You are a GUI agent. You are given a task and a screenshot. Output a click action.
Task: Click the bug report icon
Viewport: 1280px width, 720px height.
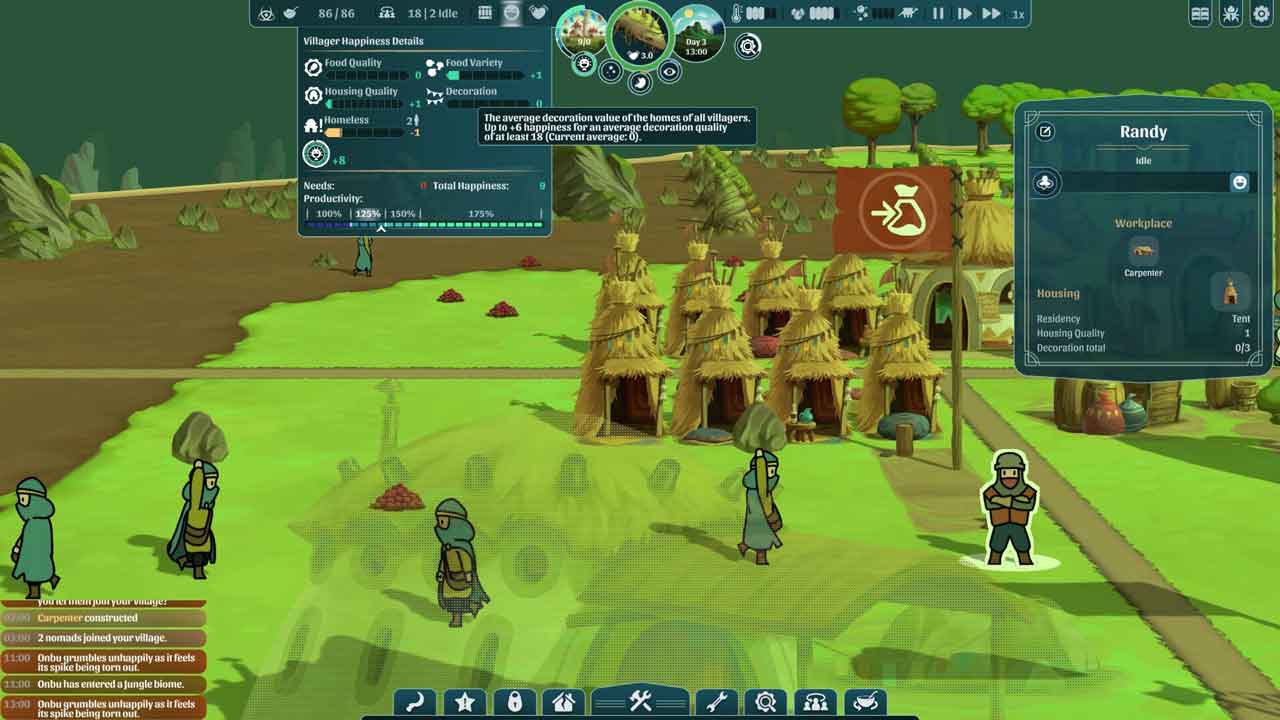[1231, 14]
